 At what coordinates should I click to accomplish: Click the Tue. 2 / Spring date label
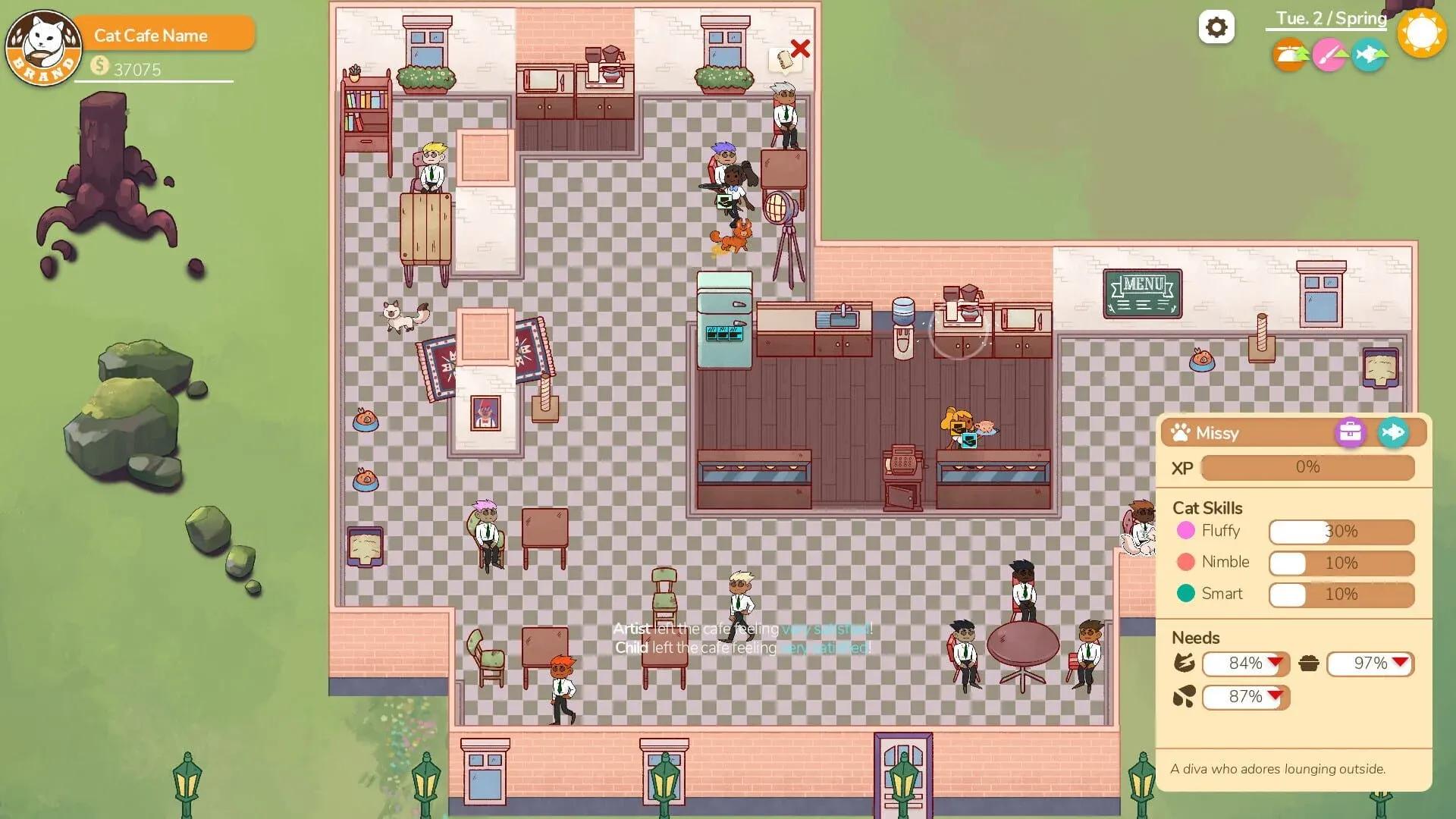[1331, 17]
